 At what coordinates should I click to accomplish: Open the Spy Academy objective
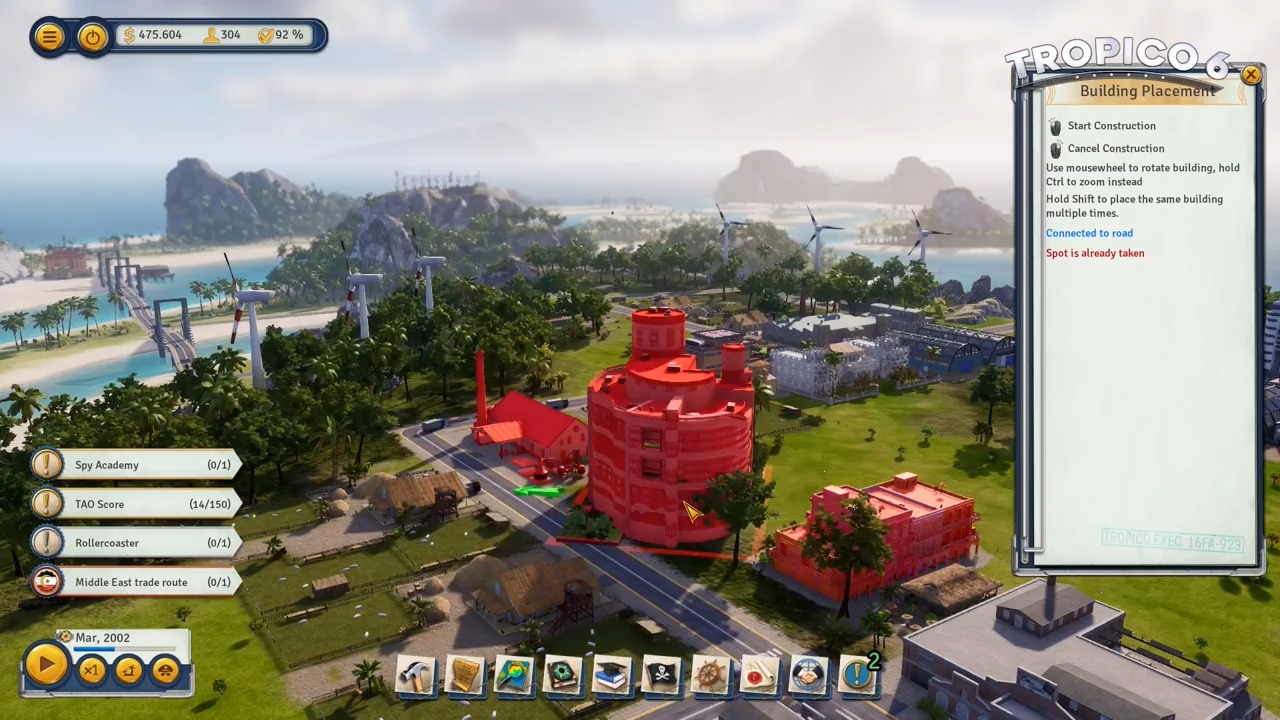tap(135, 465)
